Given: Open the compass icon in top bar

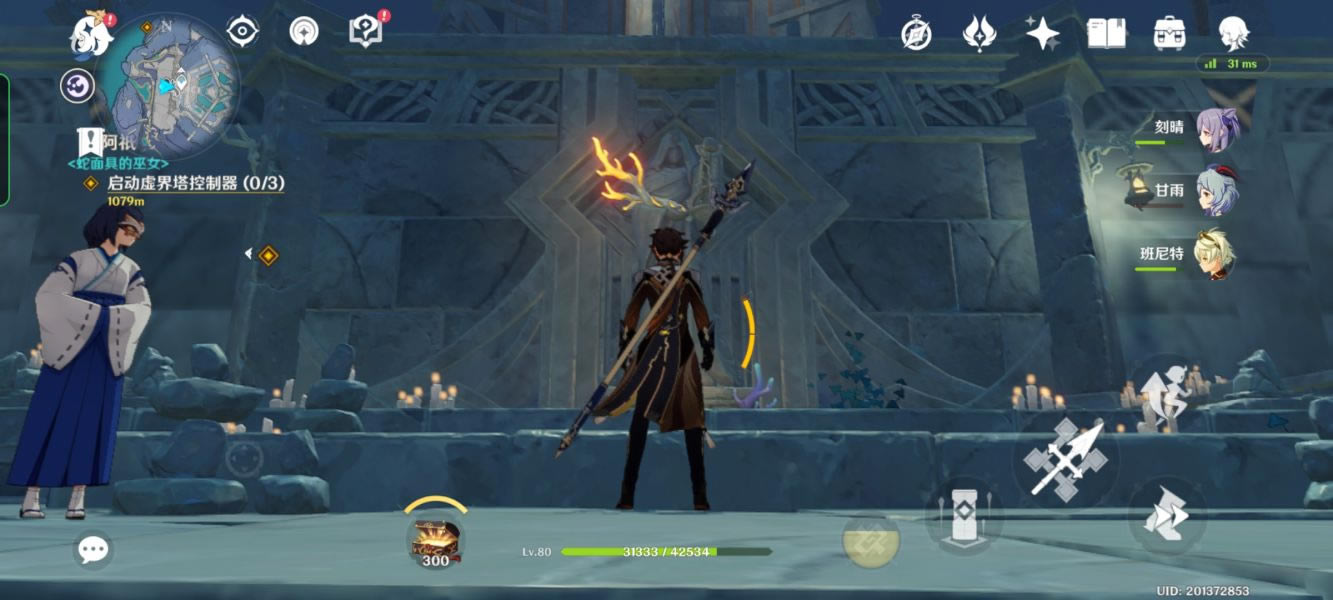Looking at the screenshot, I should coord(916,34).
